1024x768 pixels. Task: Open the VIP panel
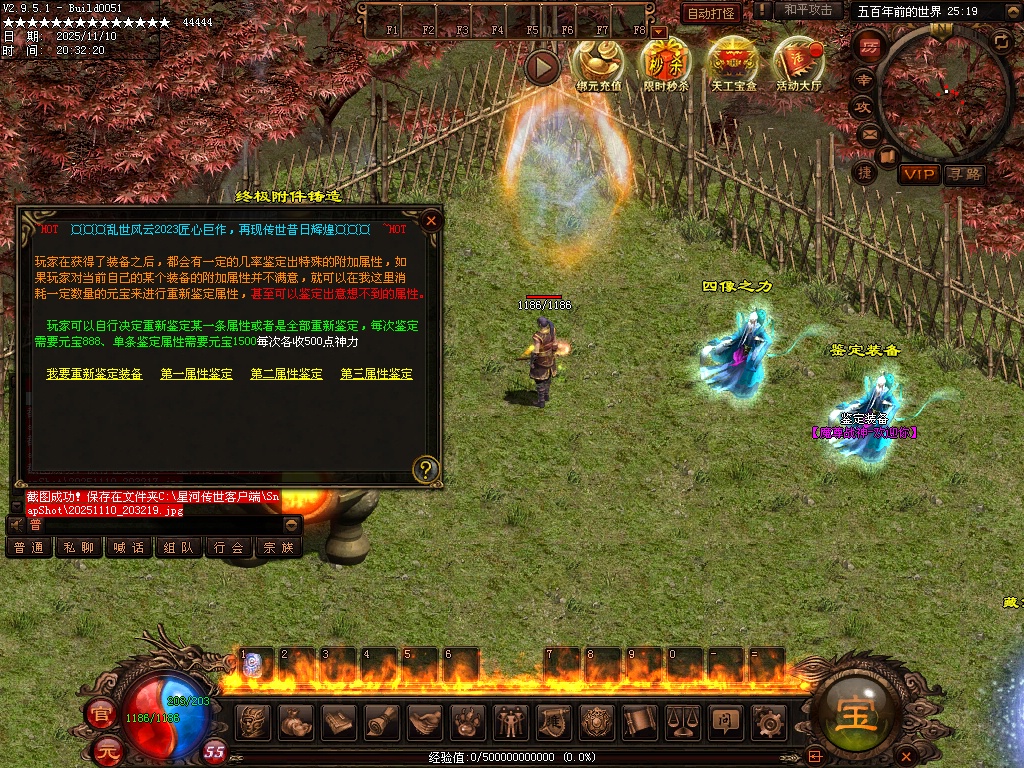point(919,175)
